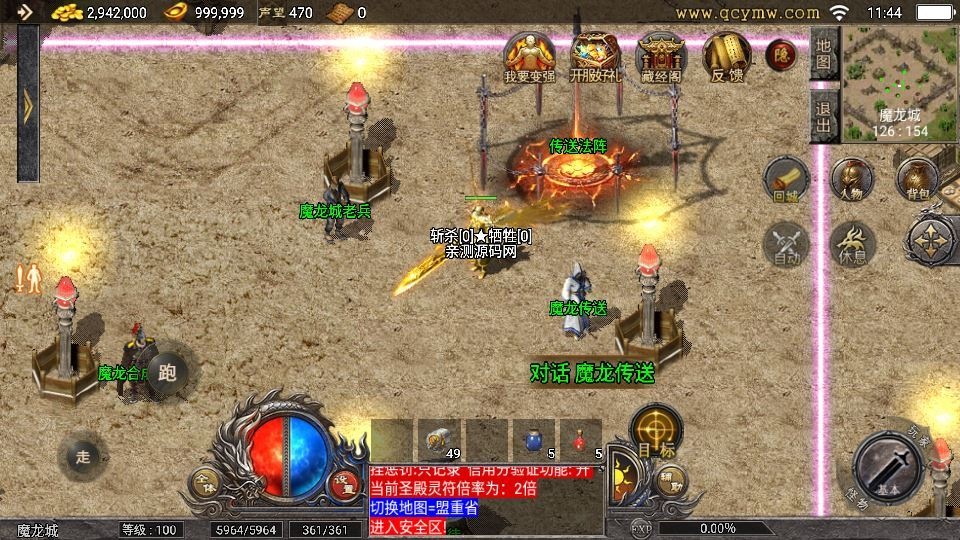Use the 回城 return-to-town scroll
The height and width of the screenshot is (540, 960).
(786, 180)
